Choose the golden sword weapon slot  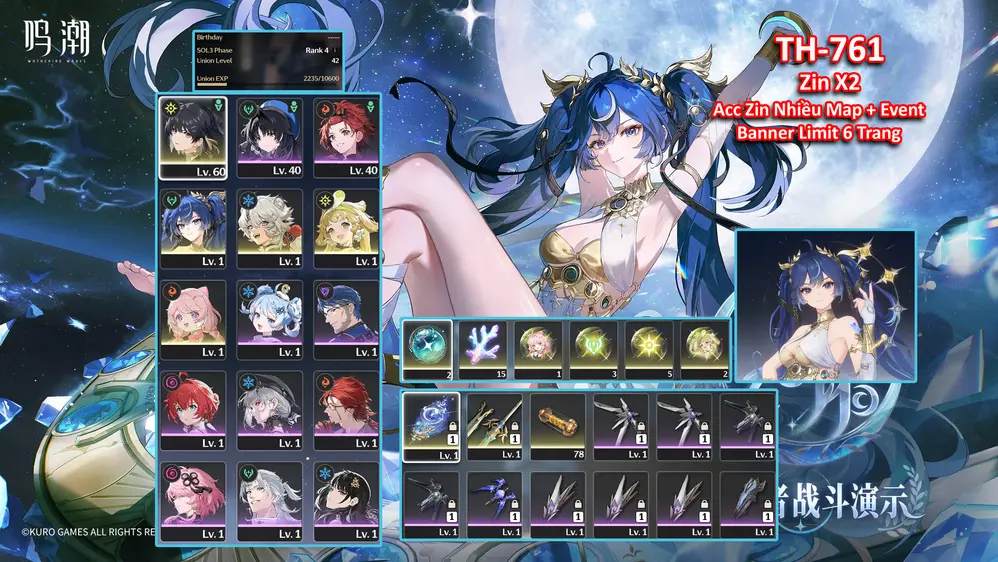coord(495,427)
